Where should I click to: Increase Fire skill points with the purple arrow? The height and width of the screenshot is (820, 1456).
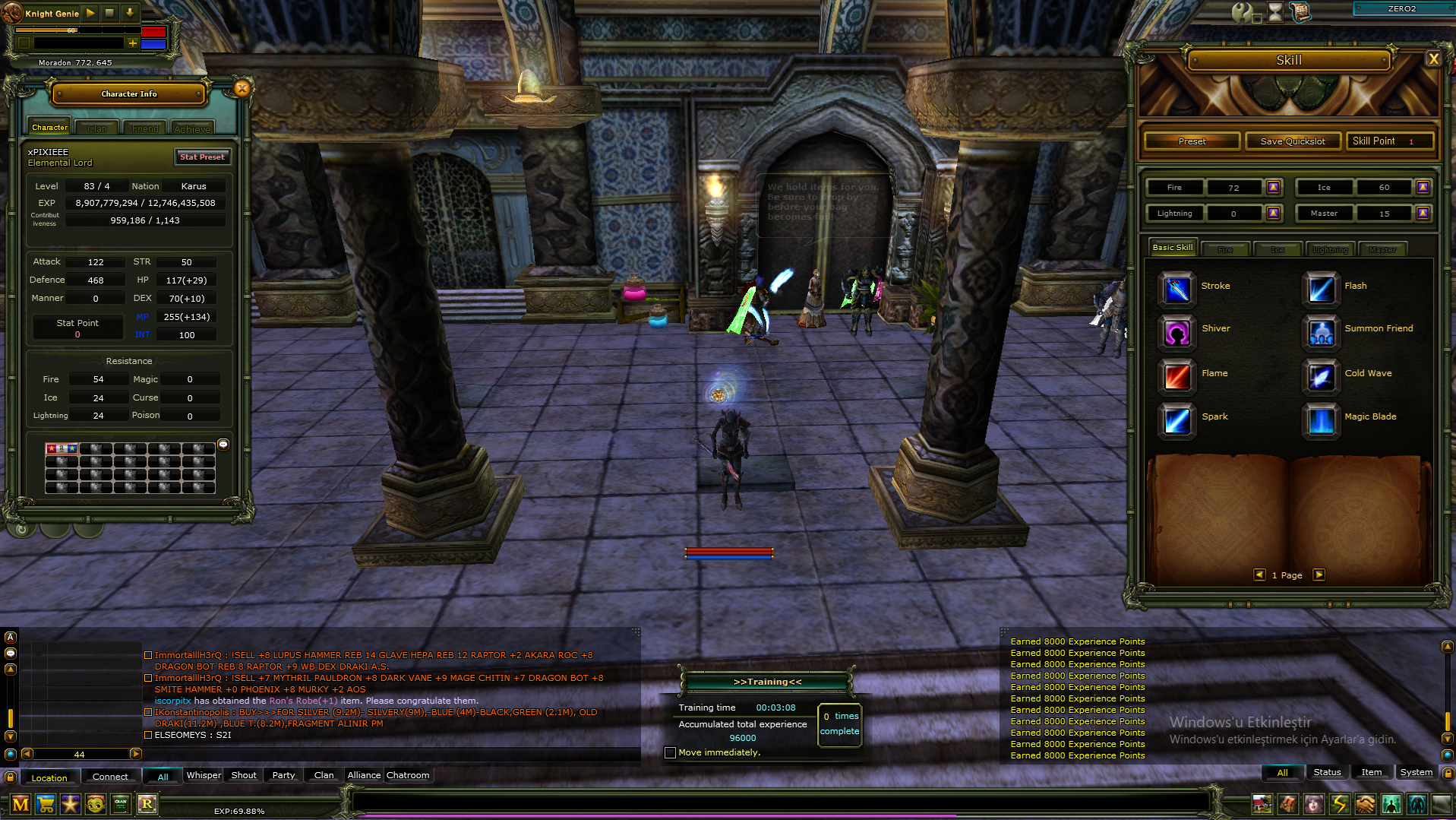point(1274,187)
